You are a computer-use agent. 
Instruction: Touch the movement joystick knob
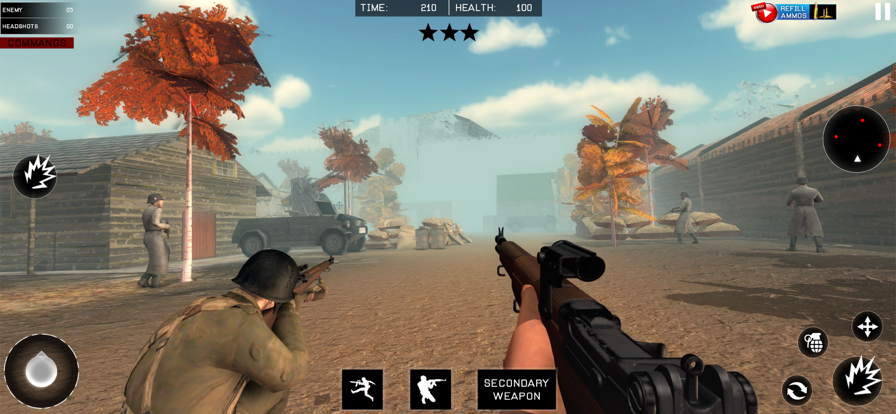(41, 371)
